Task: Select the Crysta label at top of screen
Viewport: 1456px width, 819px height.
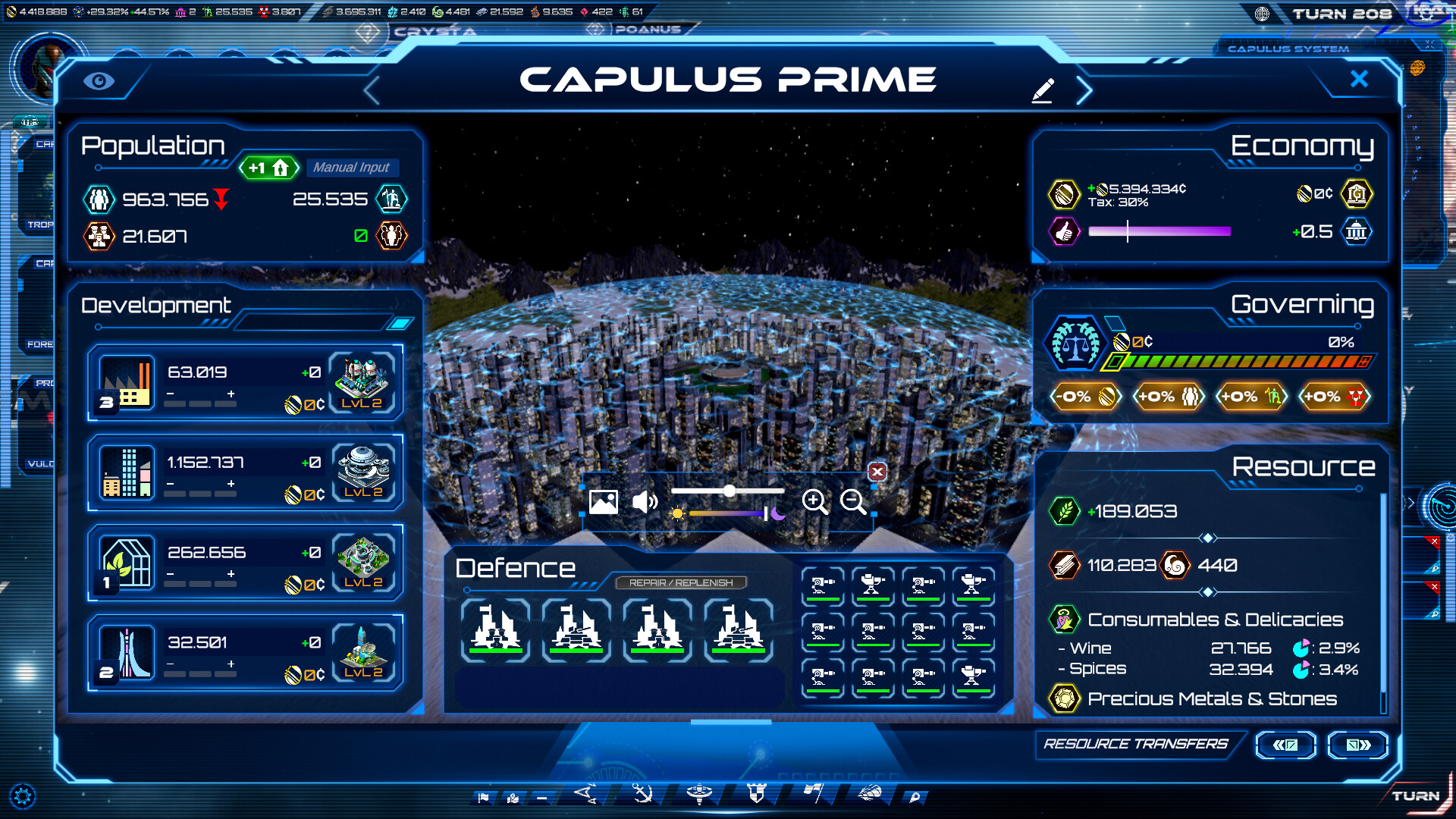Action: pos(434,32)
